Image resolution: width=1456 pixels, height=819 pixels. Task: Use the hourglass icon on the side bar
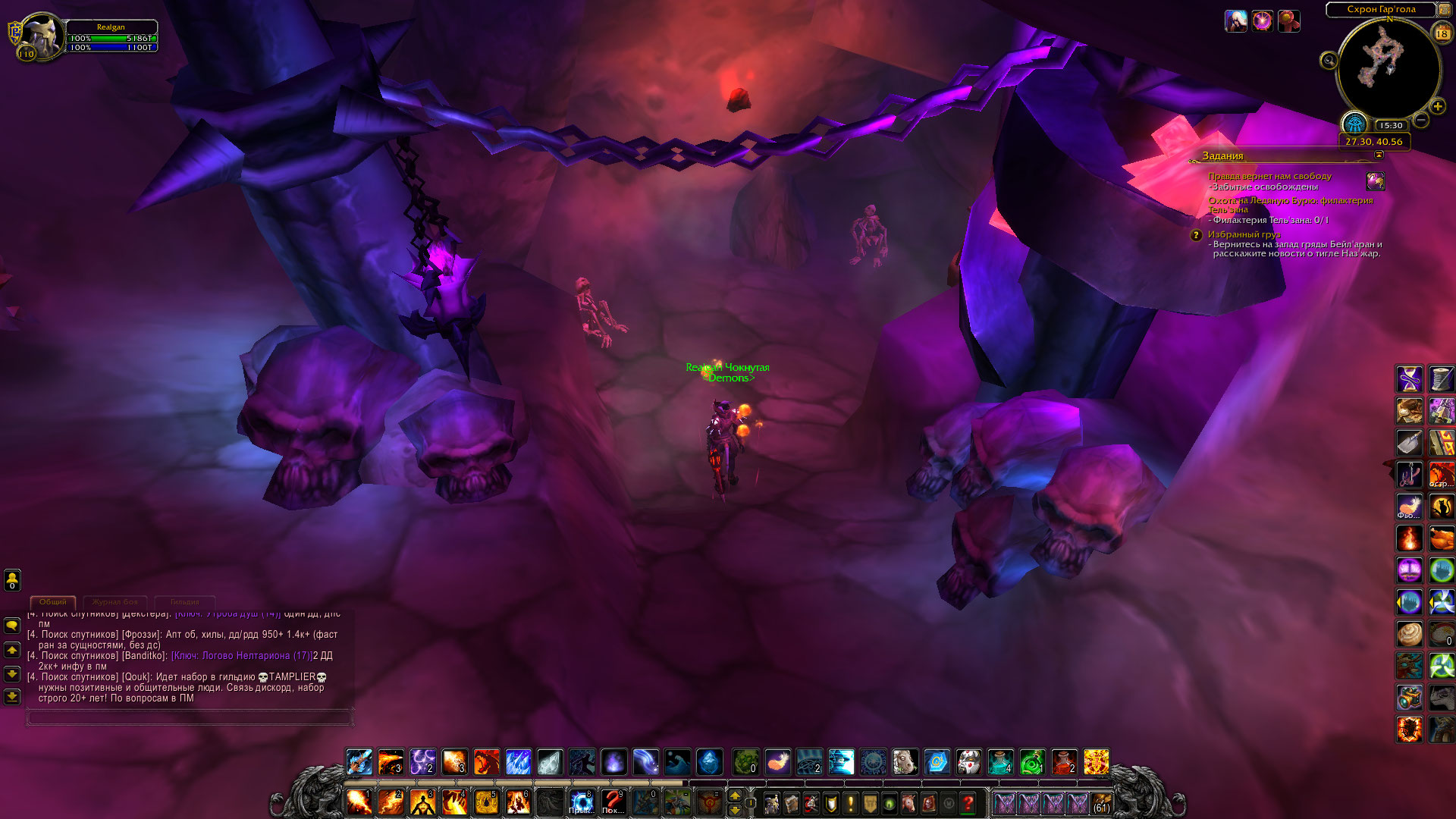[1410, 378]
